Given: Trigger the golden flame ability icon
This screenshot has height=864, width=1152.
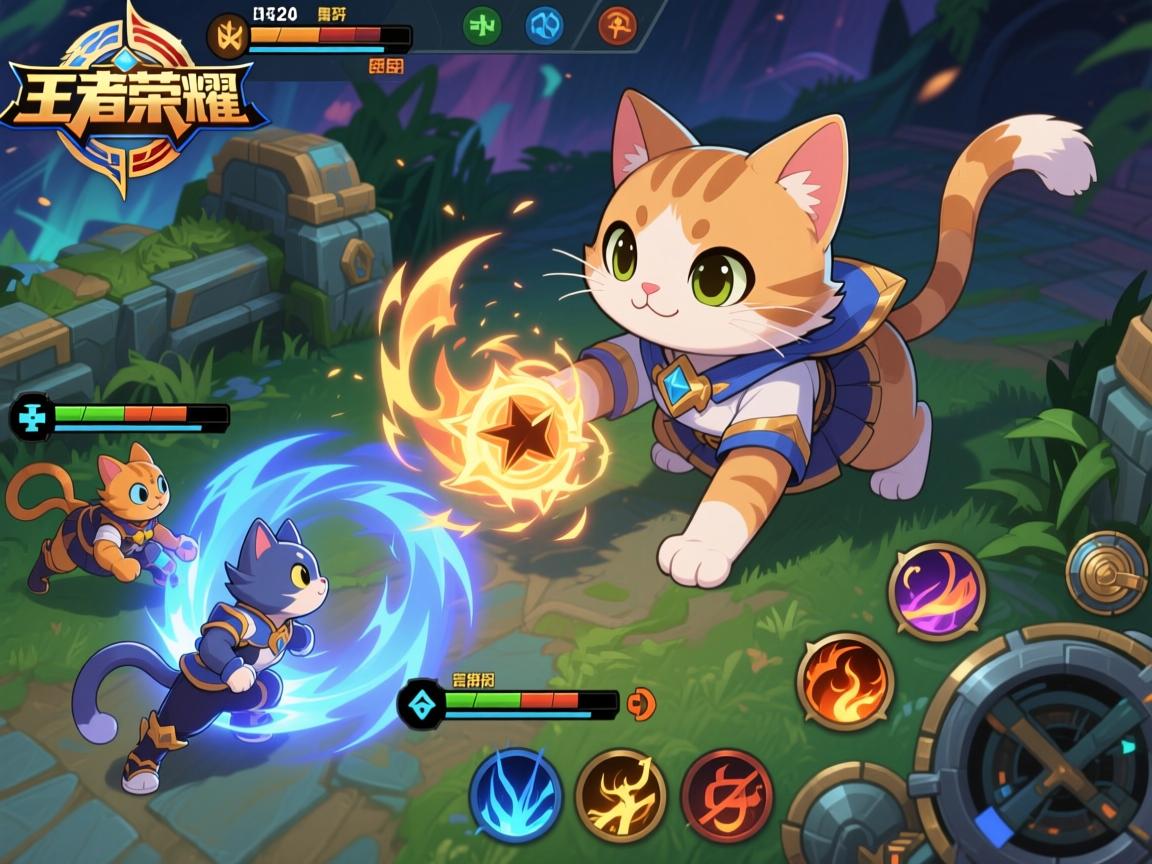Looking at the screenshot, I should 621,796.
